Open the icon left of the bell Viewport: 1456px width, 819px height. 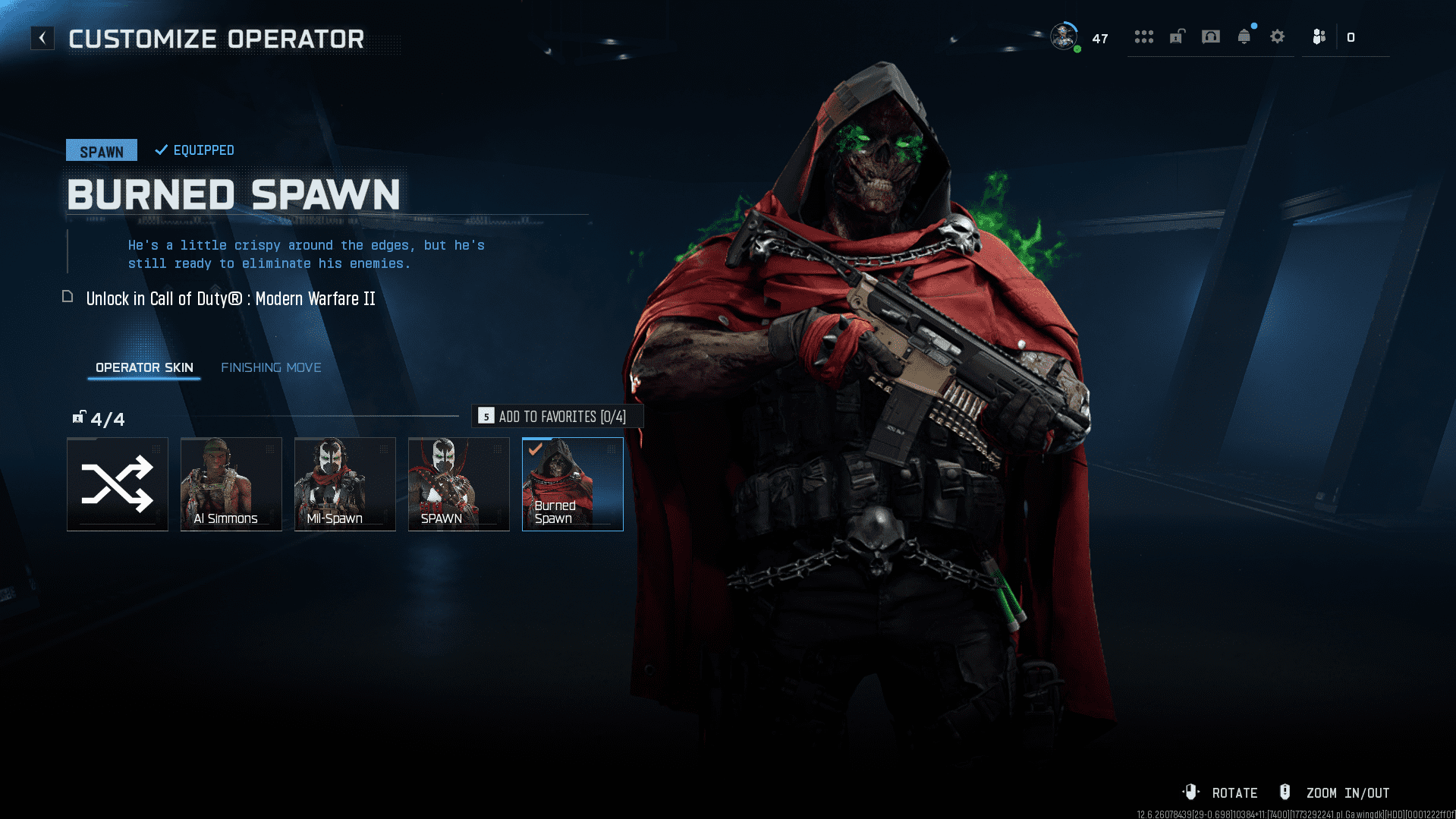[1211, 36]
